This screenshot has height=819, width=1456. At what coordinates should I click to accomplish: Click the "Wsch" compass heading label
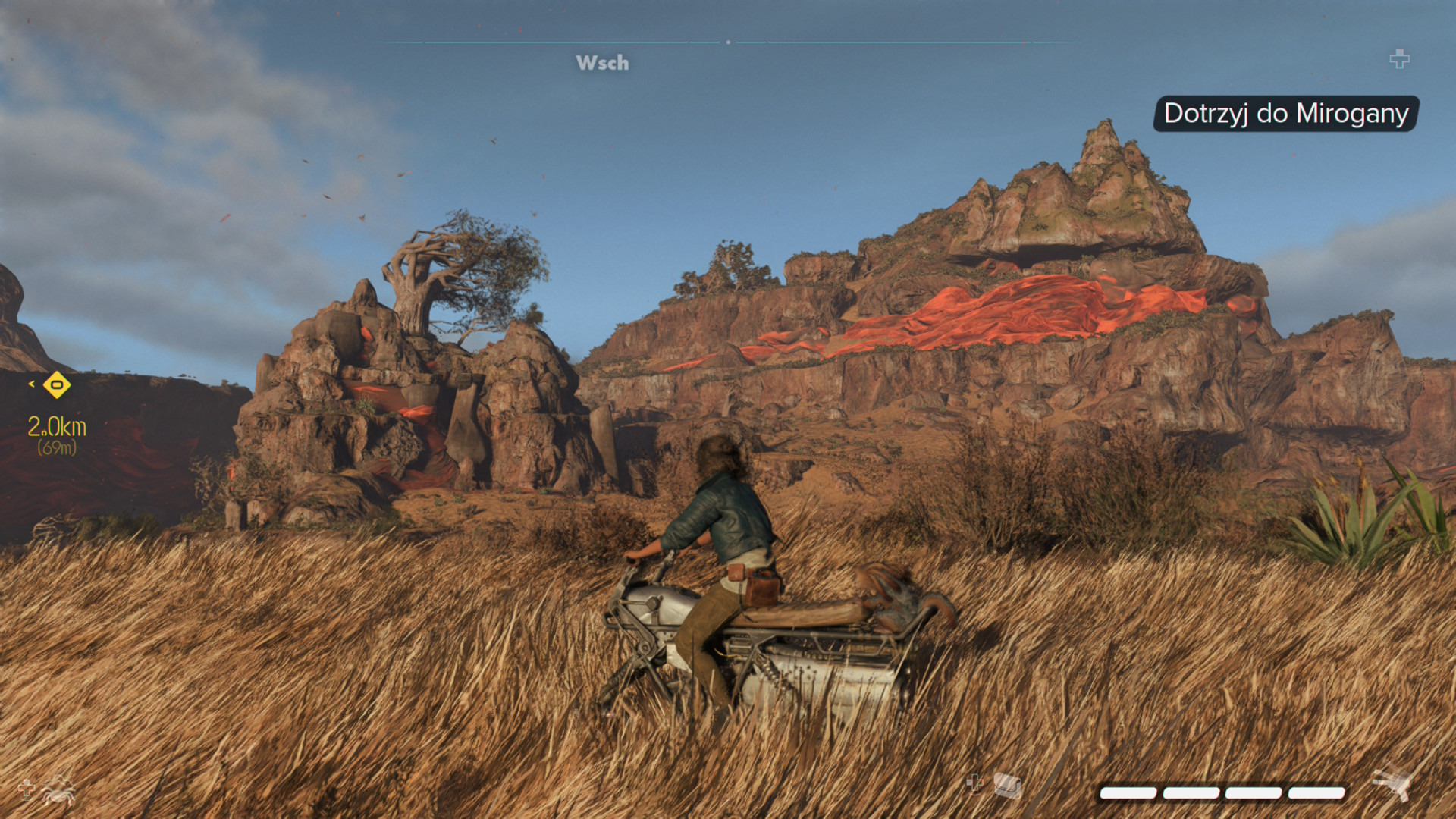click(x=602, y=63)
